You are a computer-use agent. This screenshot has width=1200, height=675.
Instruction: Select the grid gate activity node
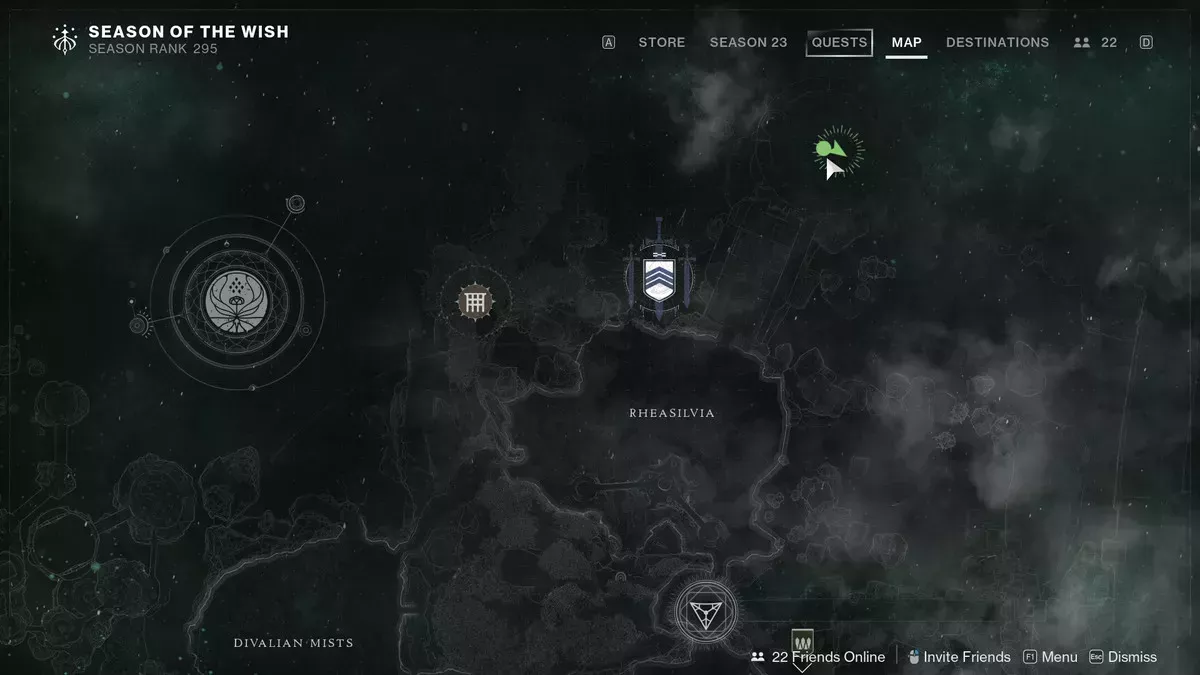[x=474, y=300]
